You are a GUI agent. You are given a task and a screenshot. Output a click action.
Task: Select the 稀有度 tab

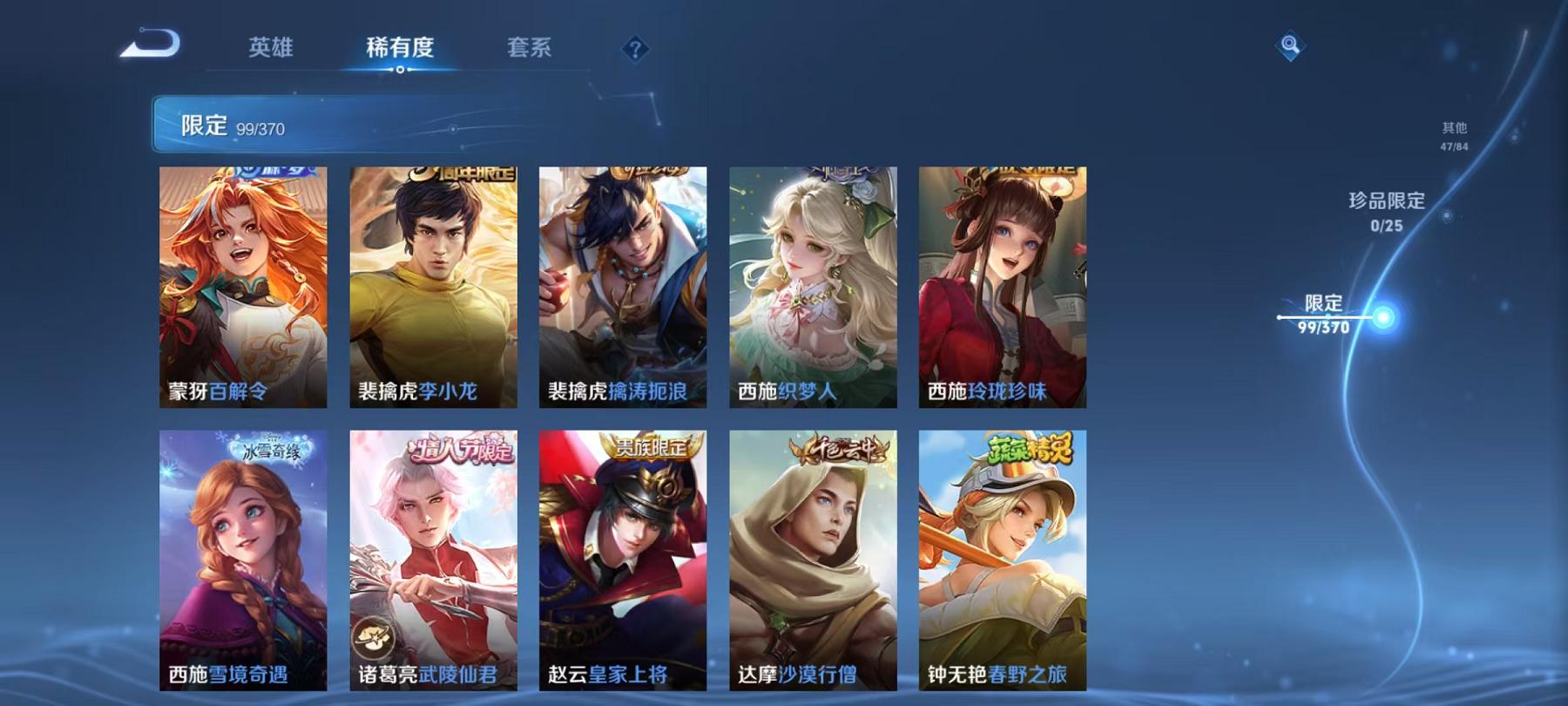(x=401, y=50)
